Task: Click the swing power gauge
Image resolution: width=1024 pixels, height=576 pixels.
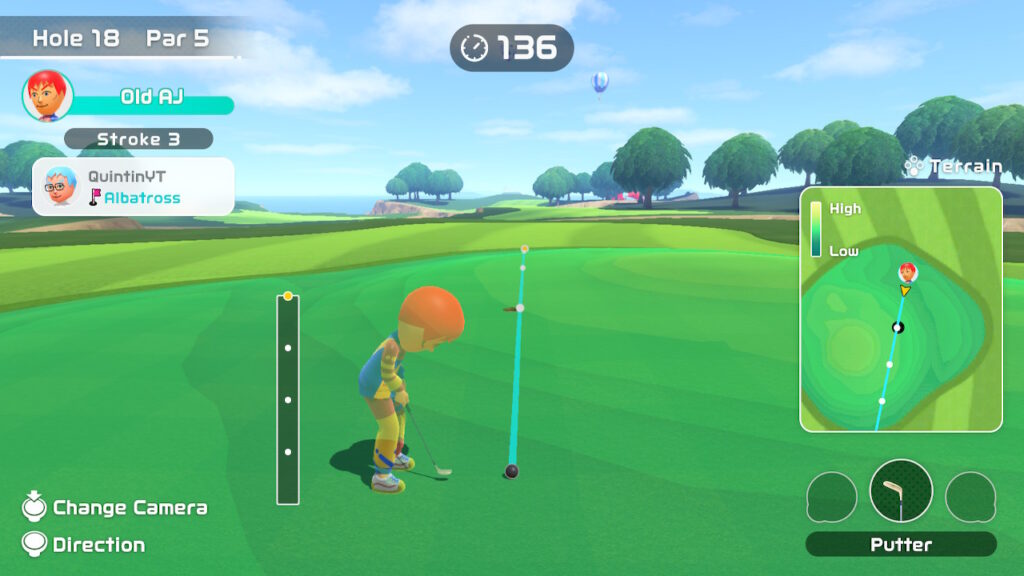Action: coord(288,399)
